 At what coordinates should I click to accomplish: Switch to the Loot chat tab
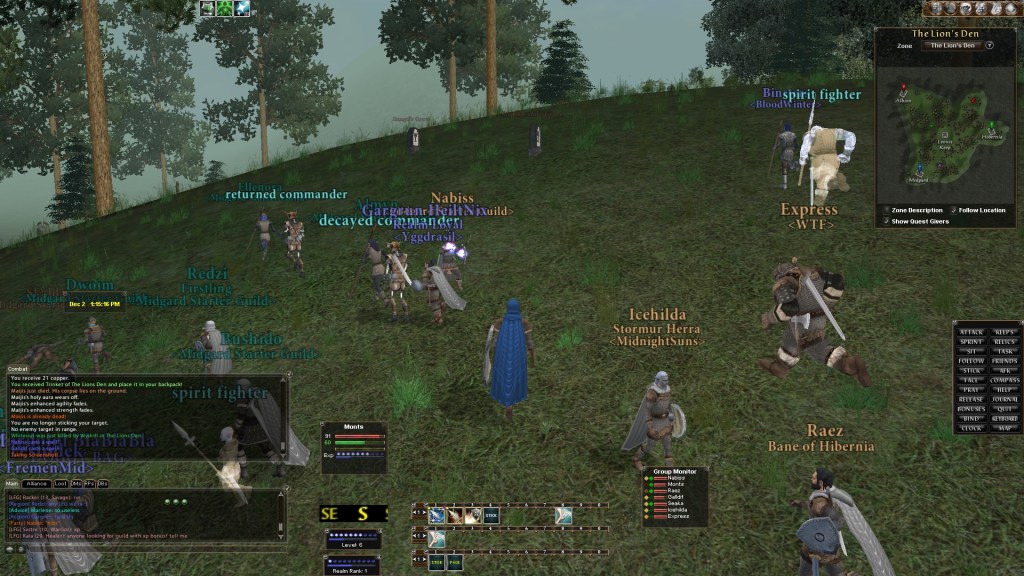(x=61, y=483)
